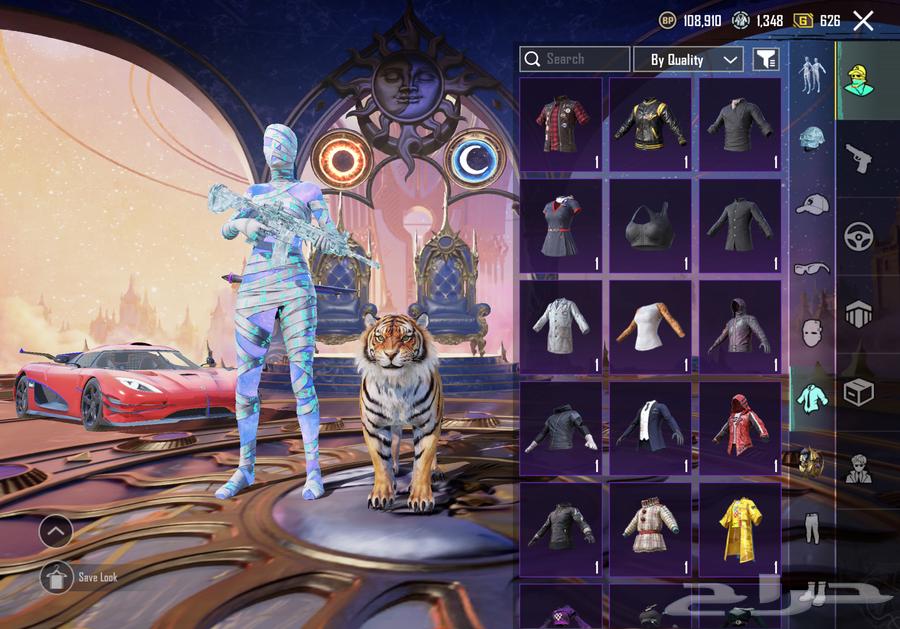Screen dimensions: 900x629
Task: Open the face mask category tab
Action: point(811,333)
